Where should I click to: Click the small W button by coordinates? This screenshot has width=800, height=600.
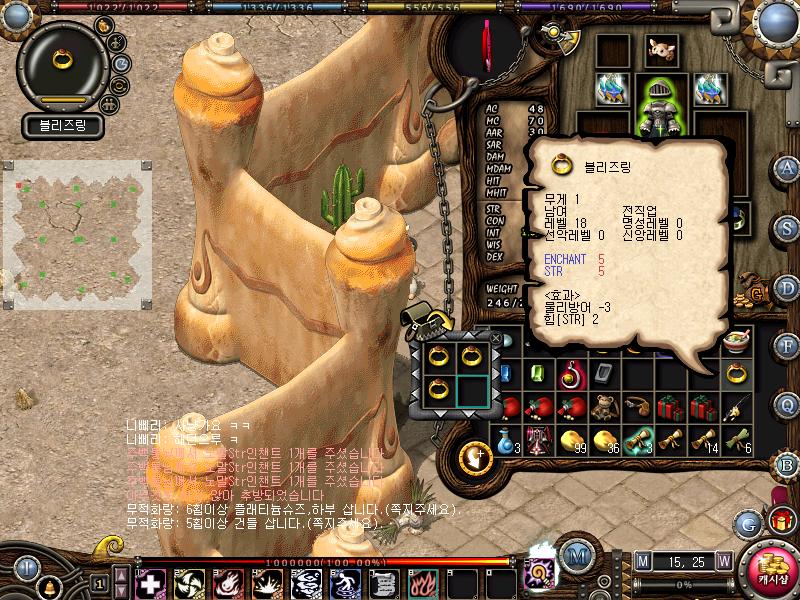723,560
